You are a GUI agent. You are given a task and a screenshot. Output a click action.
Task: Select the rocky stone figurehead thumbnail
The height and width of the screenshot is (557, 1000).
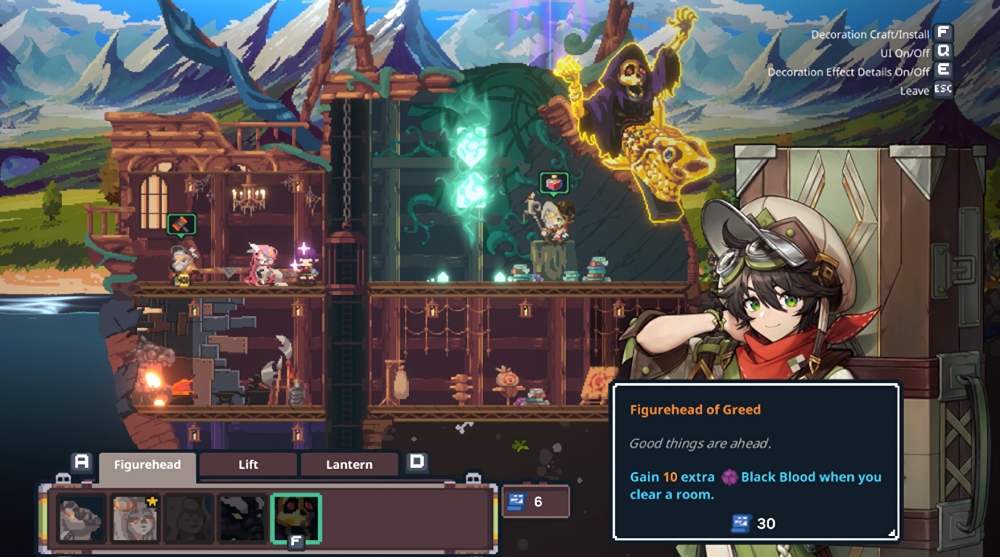[x=81, y=518]
